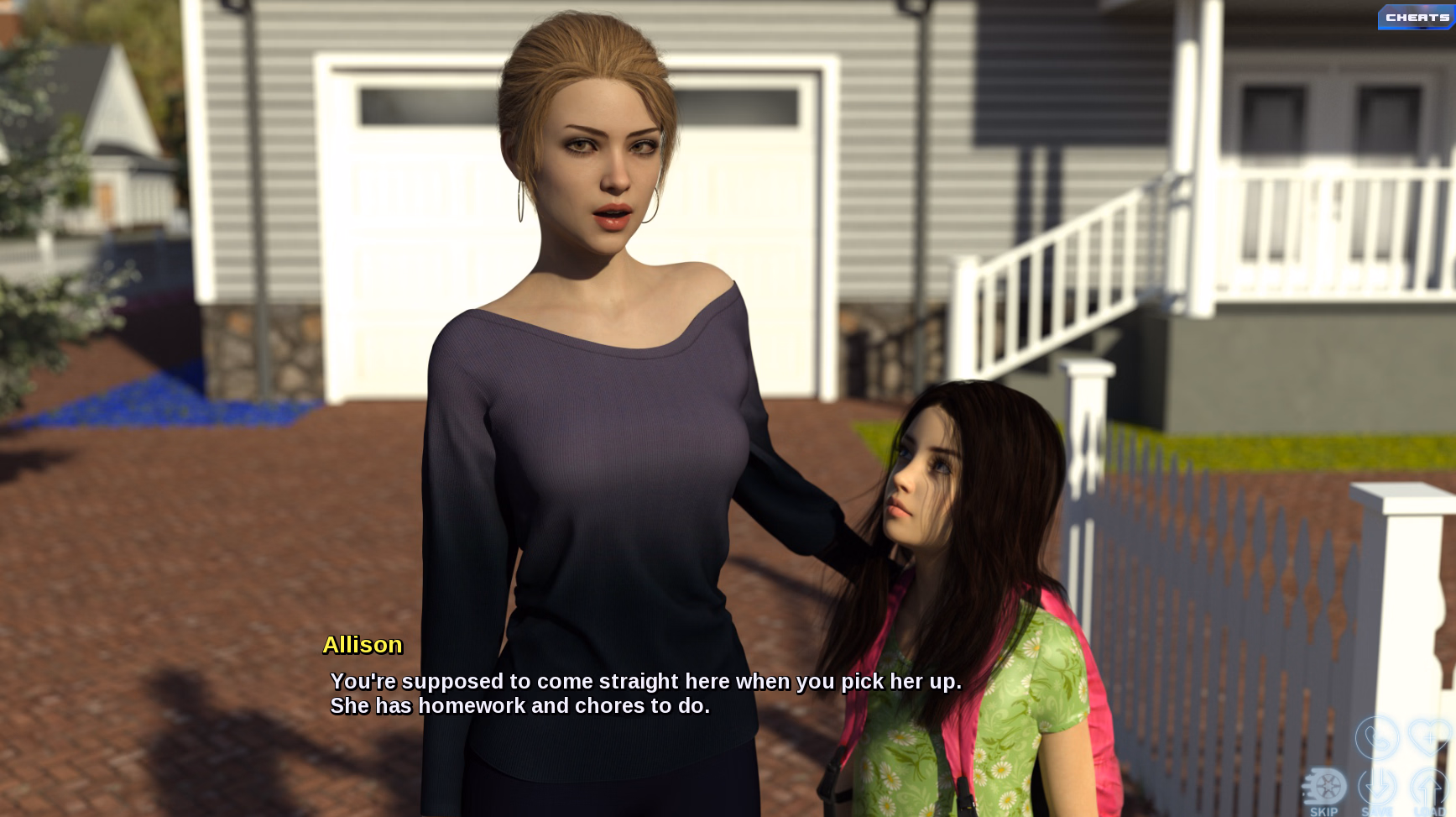Open the Cheats menu
The width and height of the screenshot is (1456, 817).
point(1417,18)
